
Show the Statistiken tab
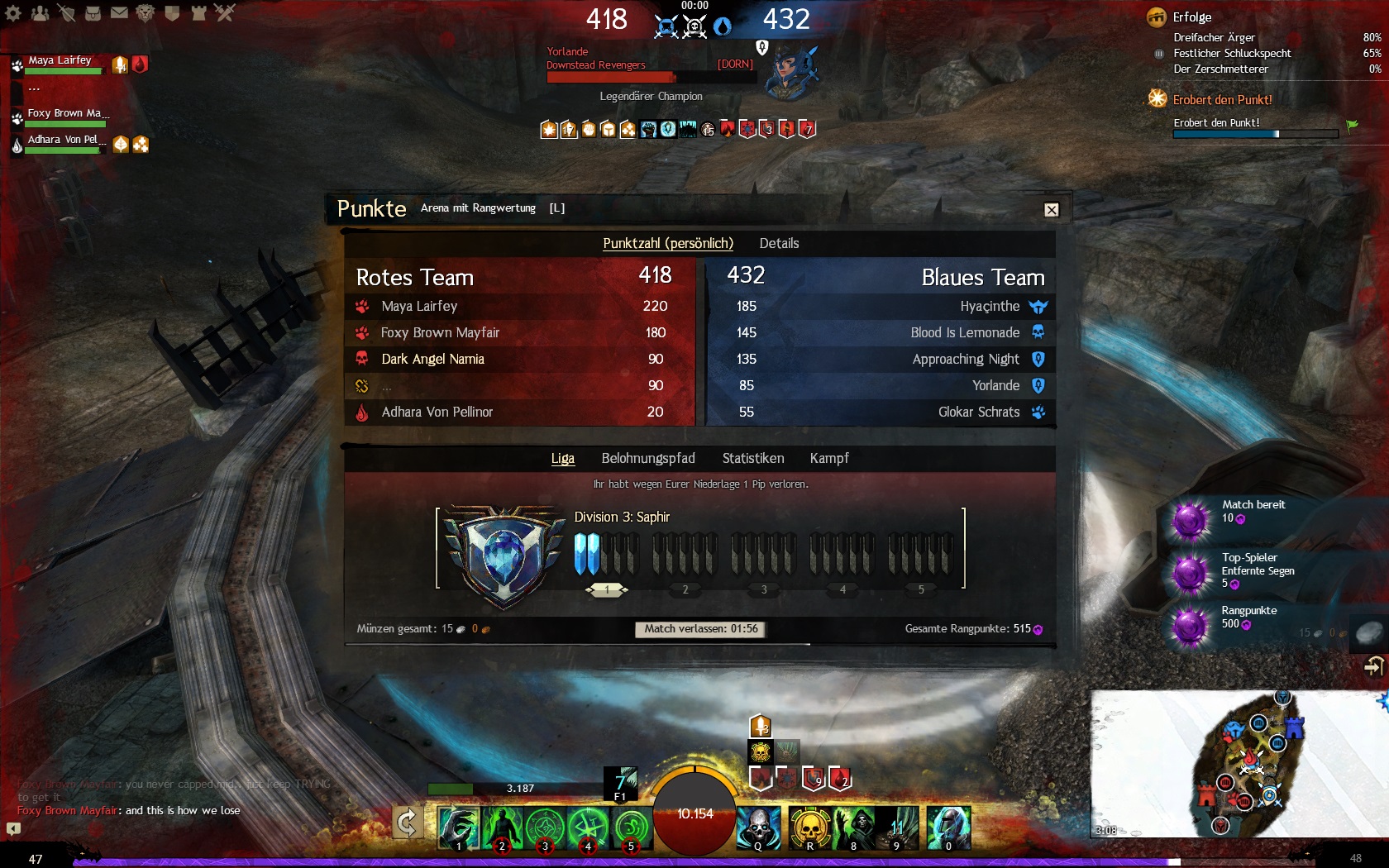point(752,458)
